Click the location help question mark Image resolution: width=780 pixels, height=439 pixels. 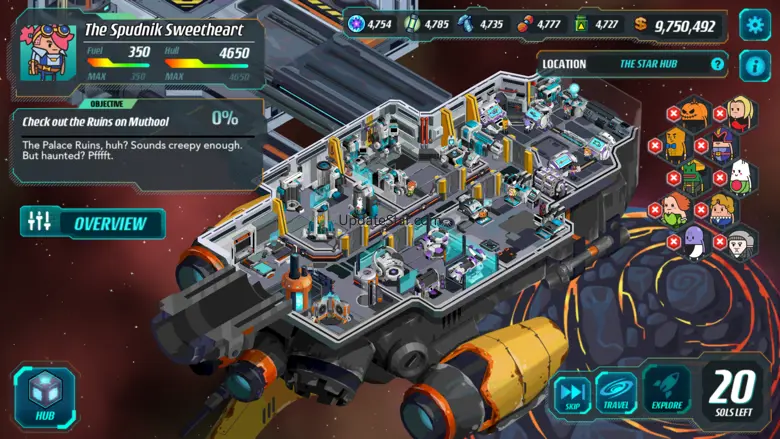717,64
